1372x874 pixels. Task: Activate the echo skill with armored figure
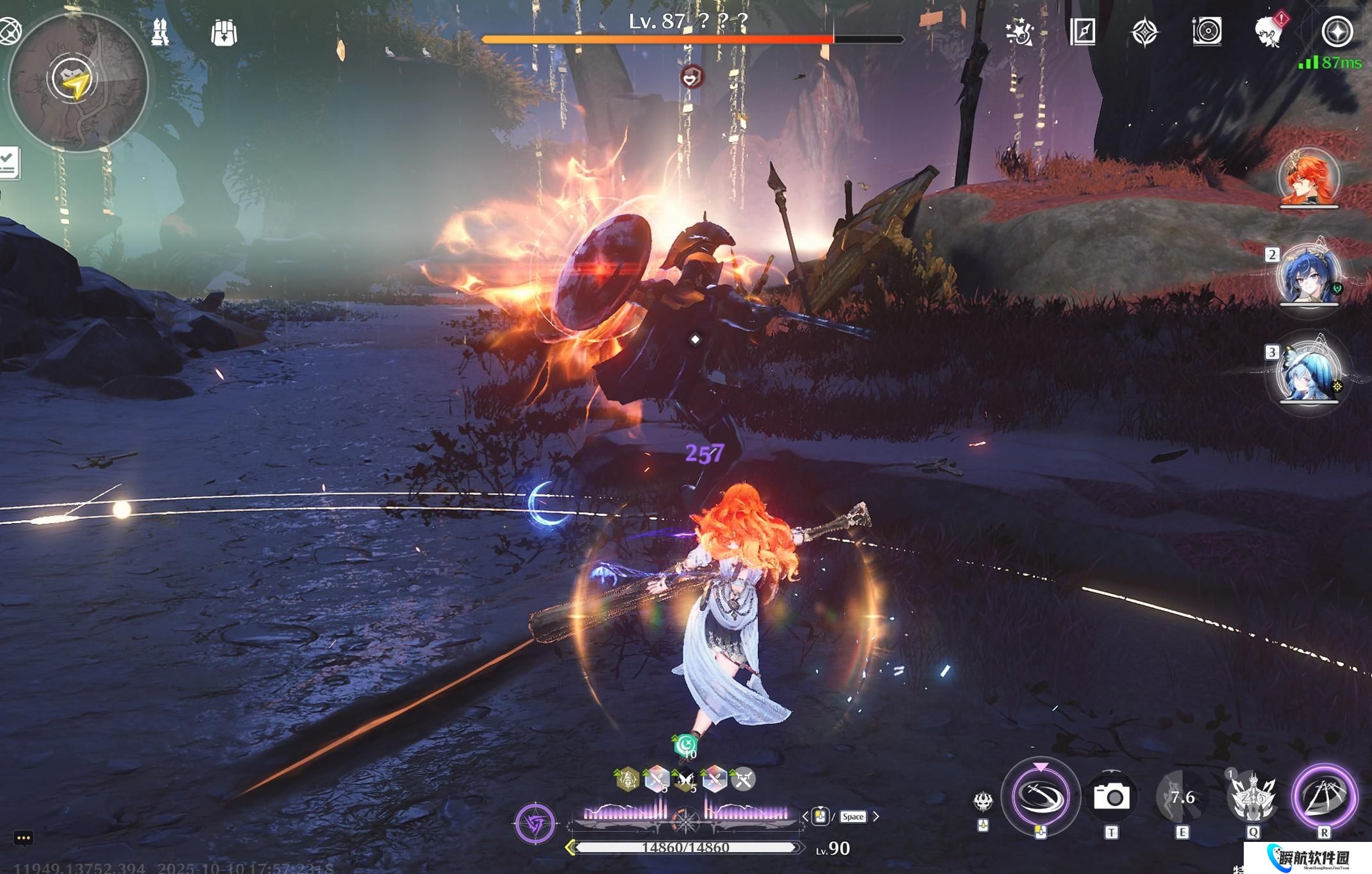pos(1252,797)
